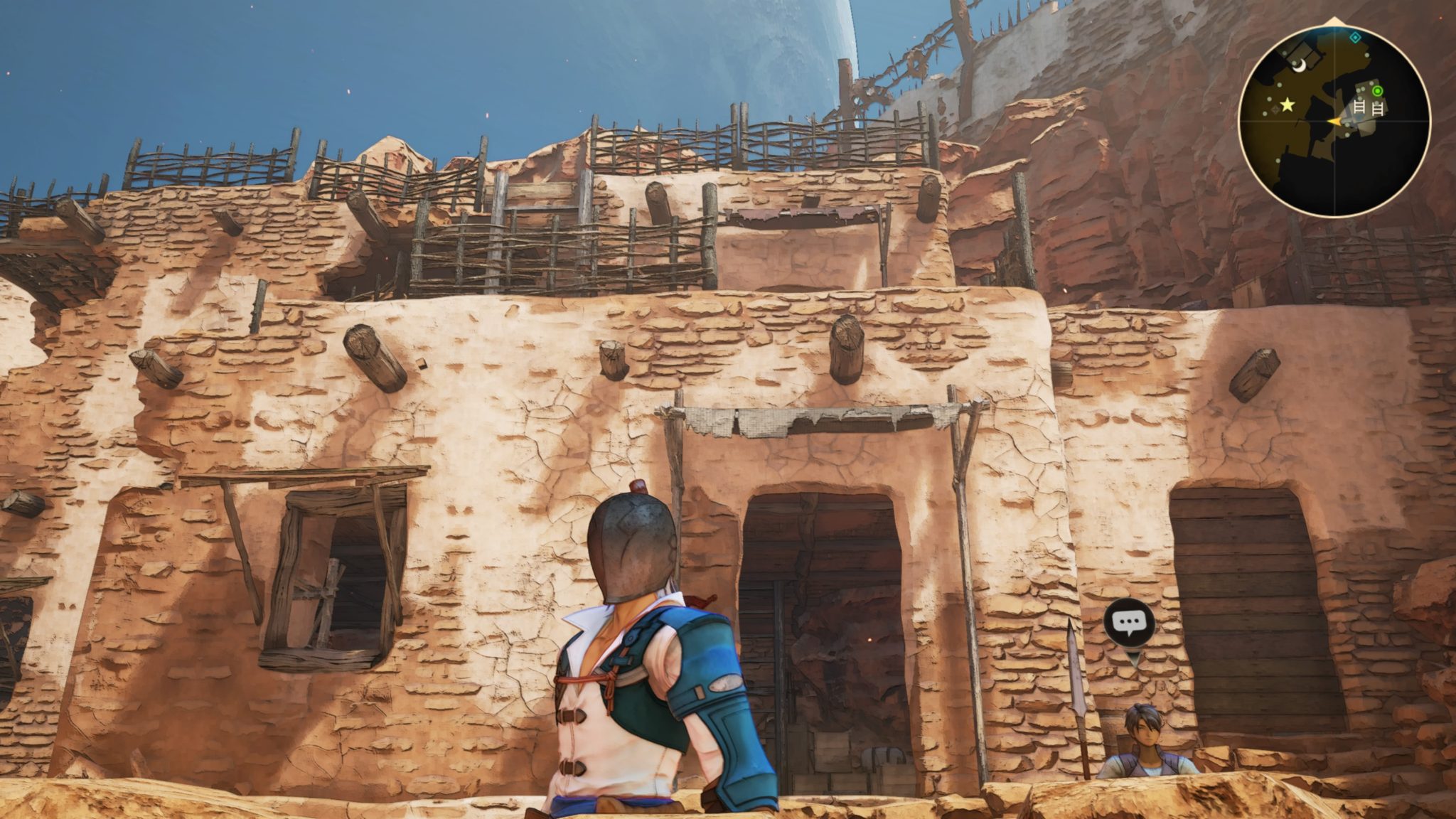Select the yellow star marker on the minimap
The width and height of the screenshot is (1456, 819).
pyautogui.click(x=1287, y=105)
